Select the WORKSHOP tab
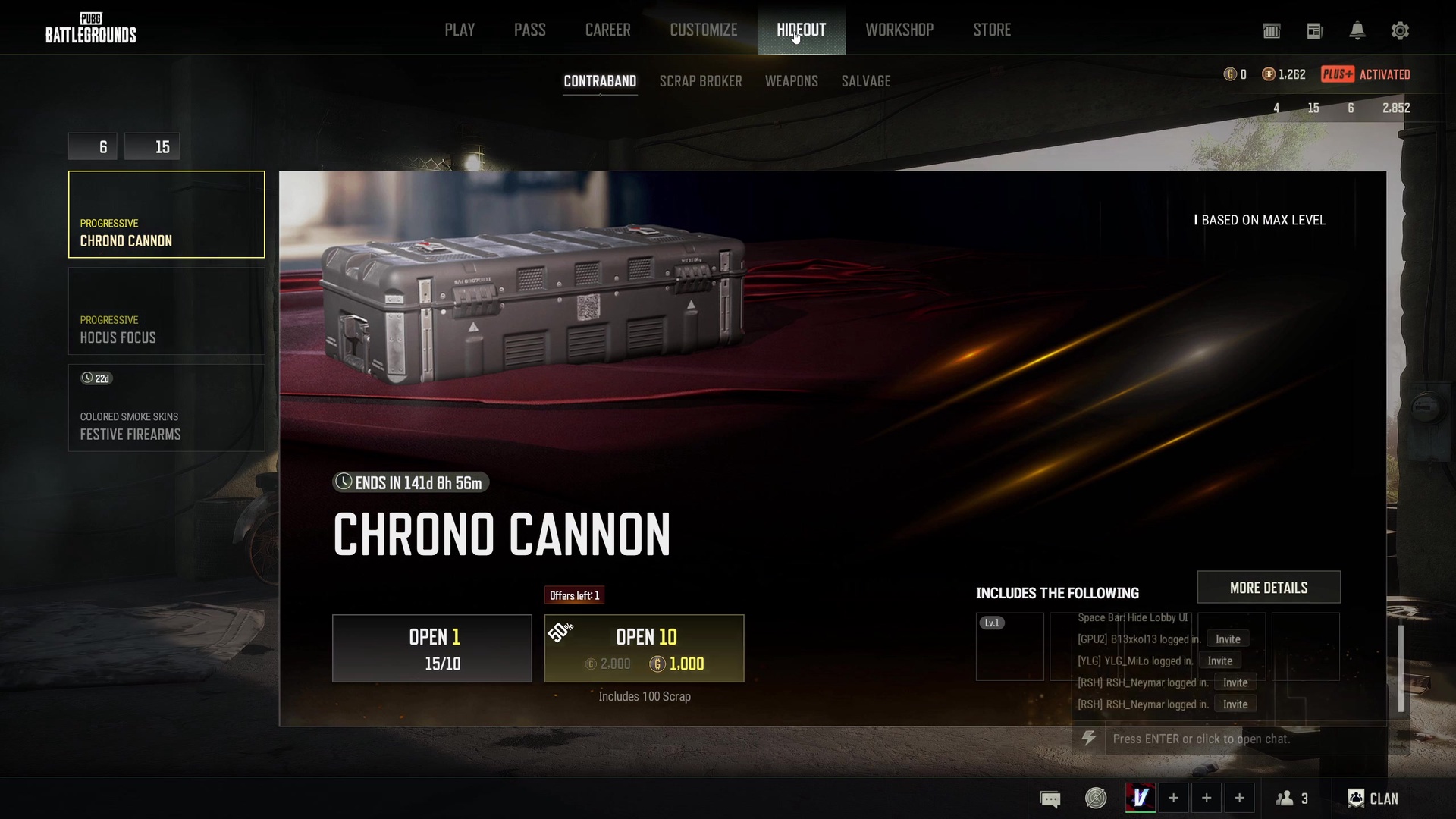 (x=899, y=30)
